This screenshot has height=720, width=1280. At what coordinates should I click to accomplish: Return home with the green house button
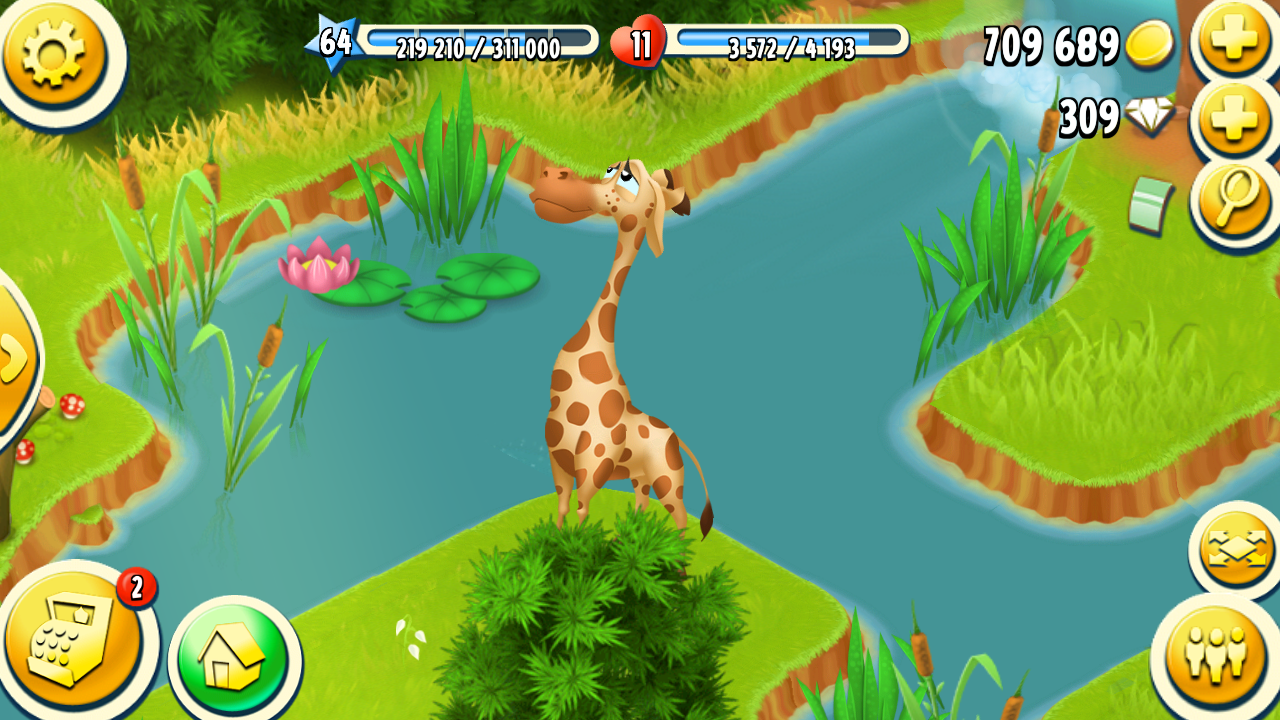point(234,658)
